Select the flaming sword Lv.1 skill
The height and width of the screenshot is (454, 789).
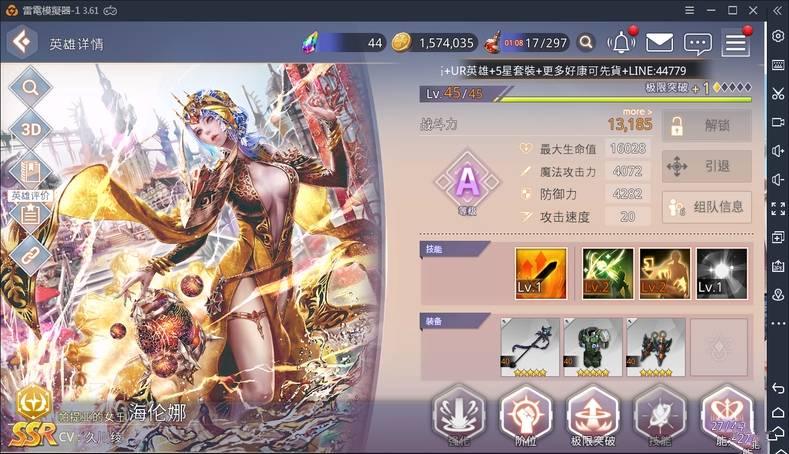coord(541,273)
